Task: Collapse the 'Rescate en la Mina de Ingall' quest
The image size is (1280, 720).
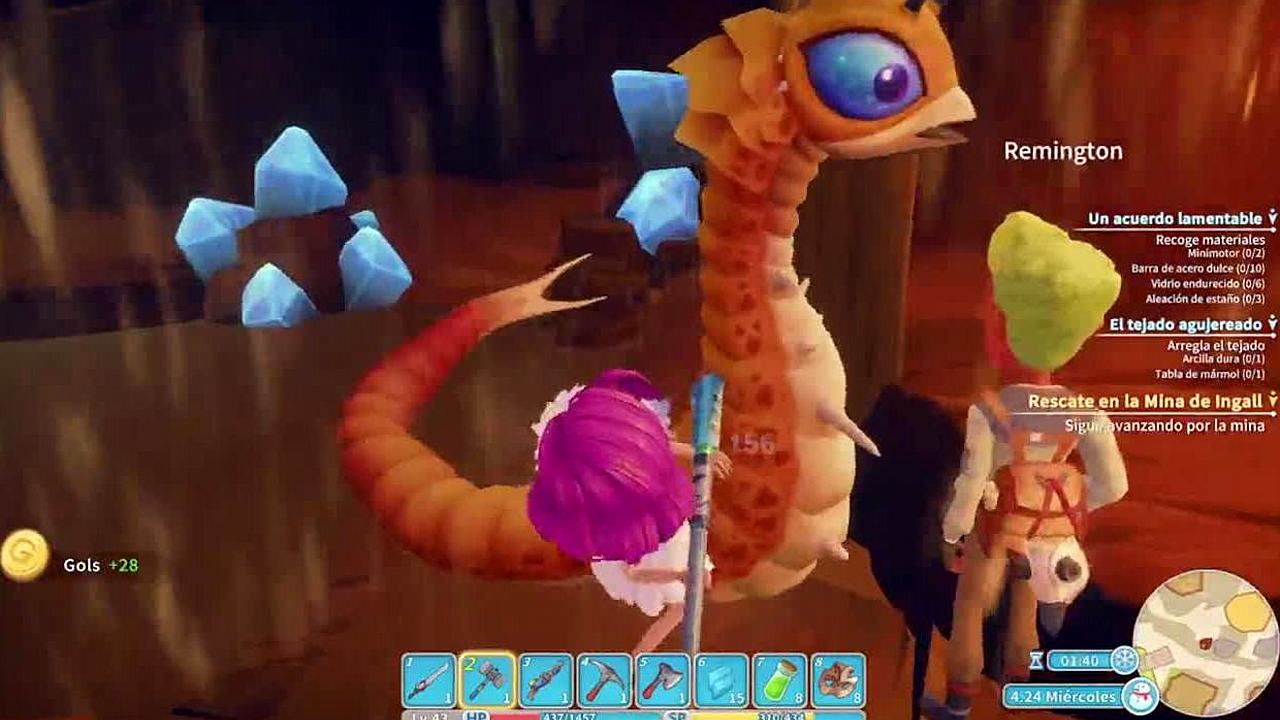Action: click(x=1272, y=401)
